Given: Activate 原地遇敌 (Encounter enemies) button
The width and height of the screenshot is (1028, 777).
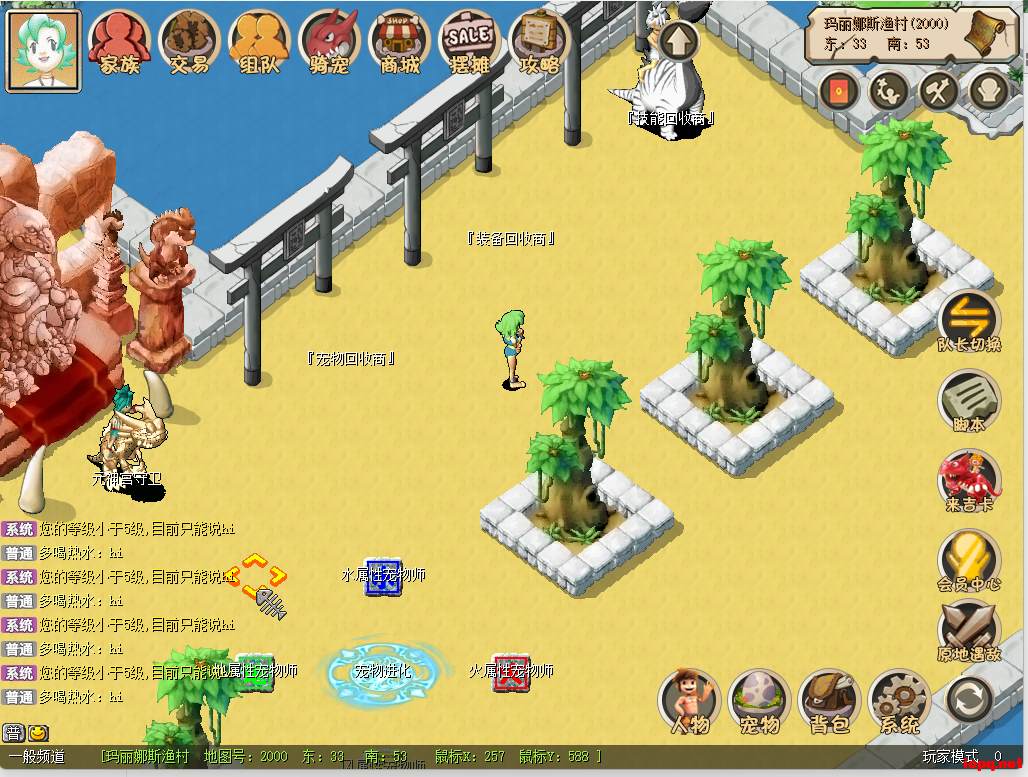Looking at the screenshot, I should pyautogui.click(x=969, y=632).
